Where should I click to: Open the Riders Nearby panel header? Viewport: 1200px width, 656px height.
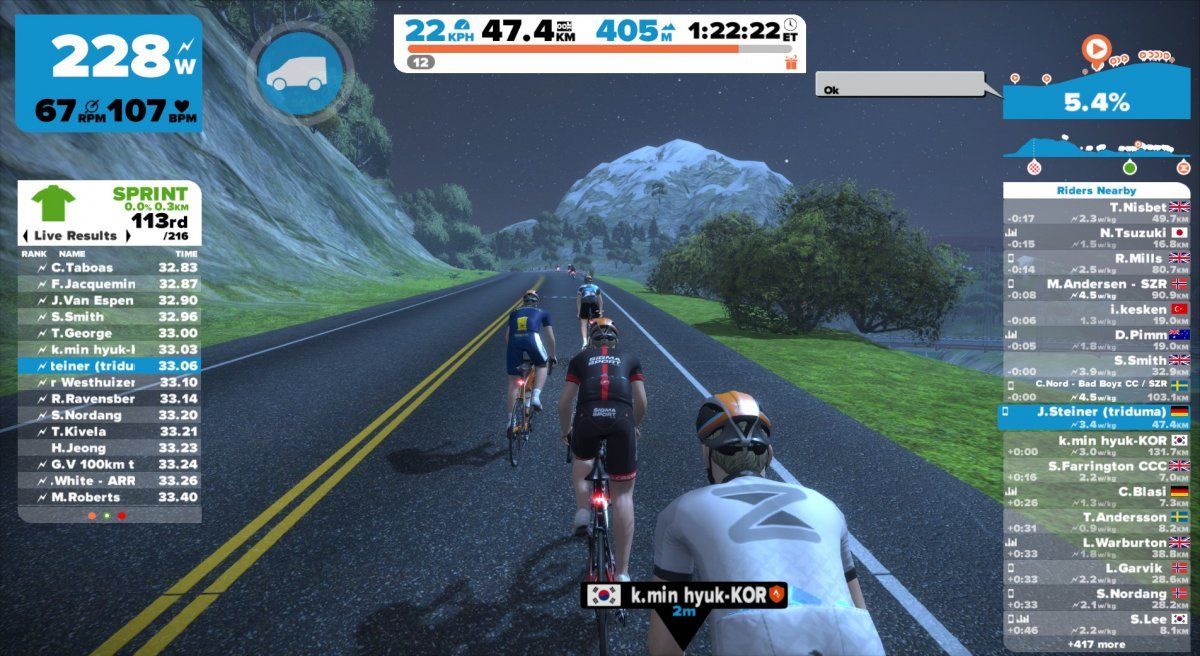1097,190
